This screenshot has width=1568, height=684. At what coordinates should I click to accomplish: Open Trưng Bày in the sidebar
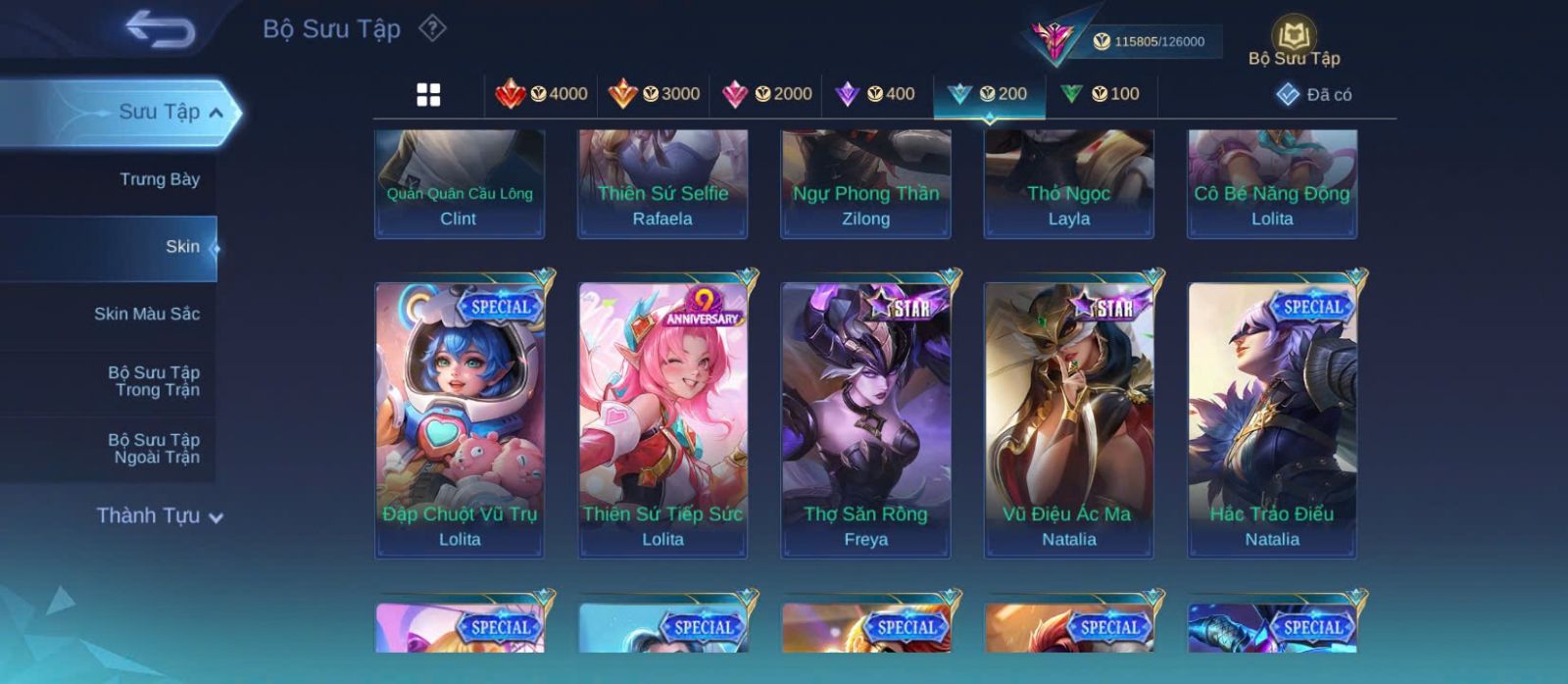point(159,179)
